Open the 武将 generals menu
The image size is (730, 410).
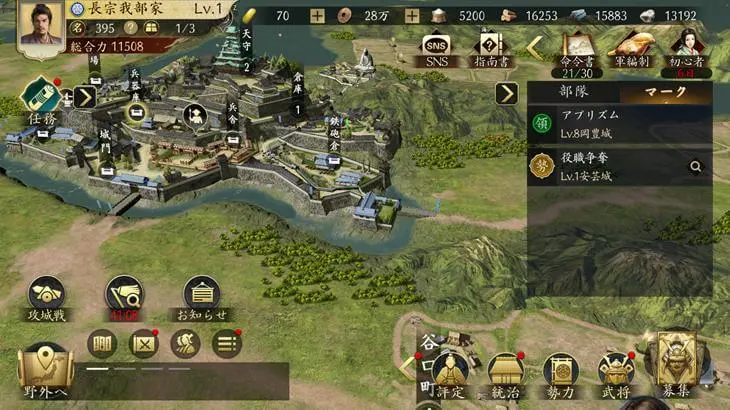point(615,374)
